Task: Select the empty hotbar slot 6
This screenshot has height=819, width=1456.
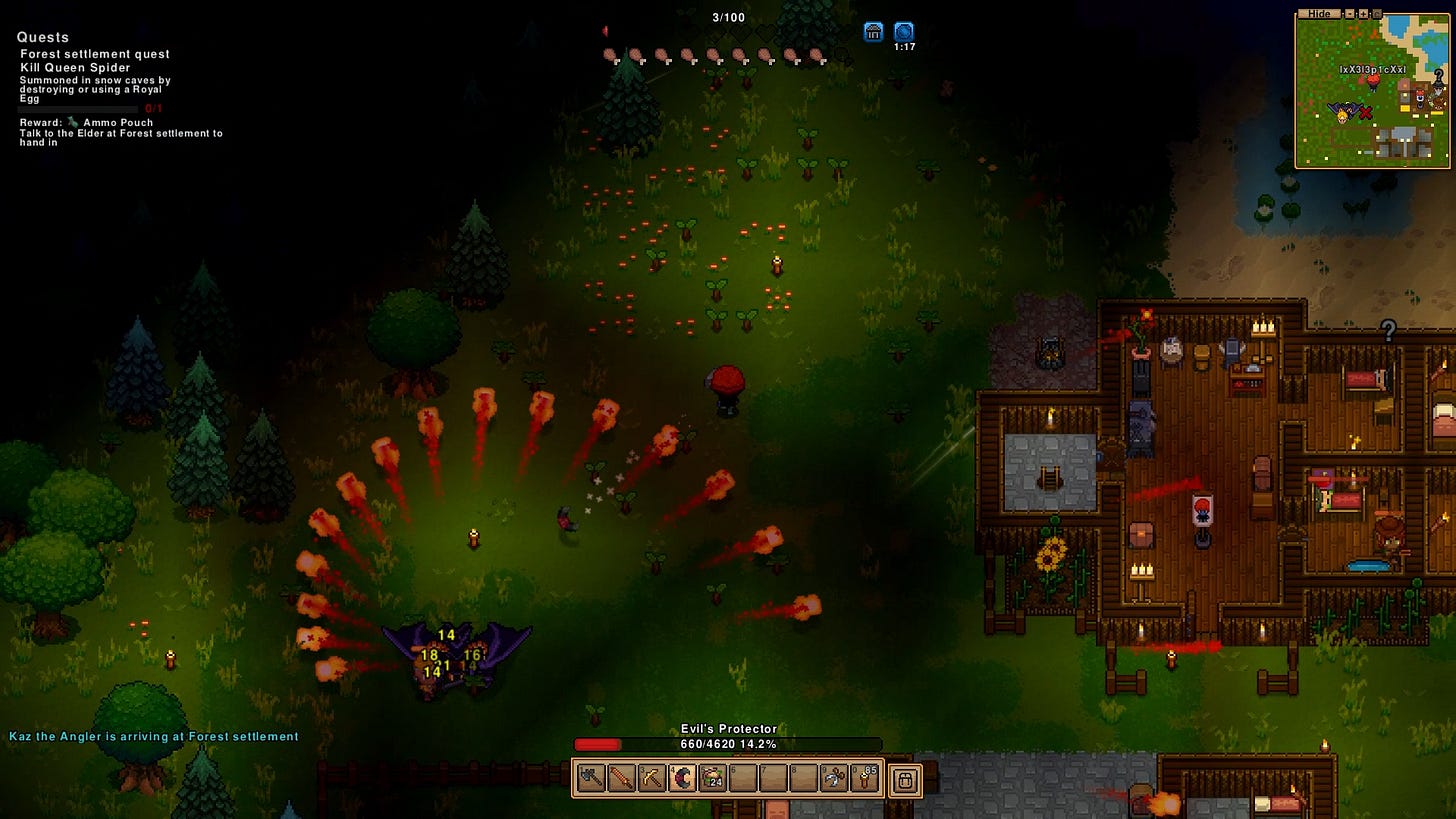Action: coord(742,777)
